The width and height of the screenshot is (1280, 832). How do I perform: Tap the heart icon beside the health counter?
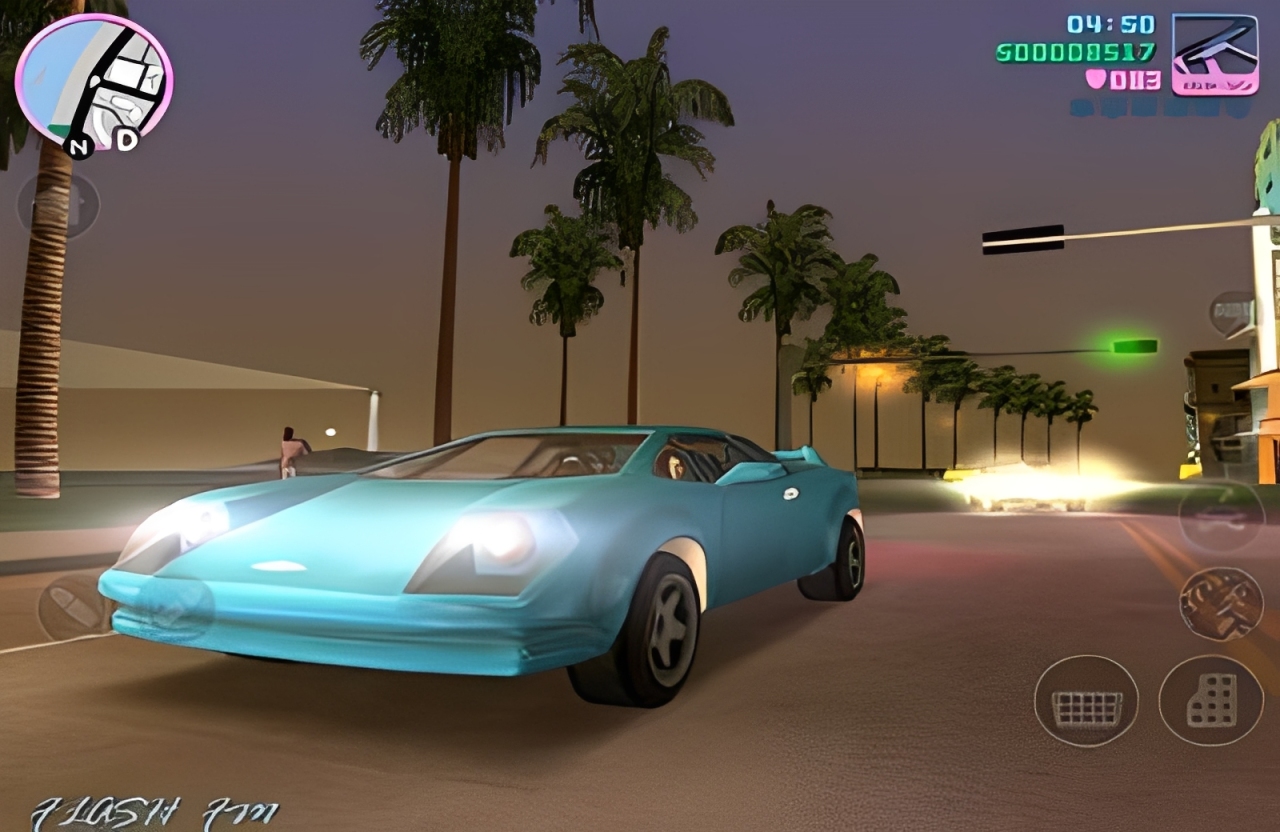[x=1096, y=79]
